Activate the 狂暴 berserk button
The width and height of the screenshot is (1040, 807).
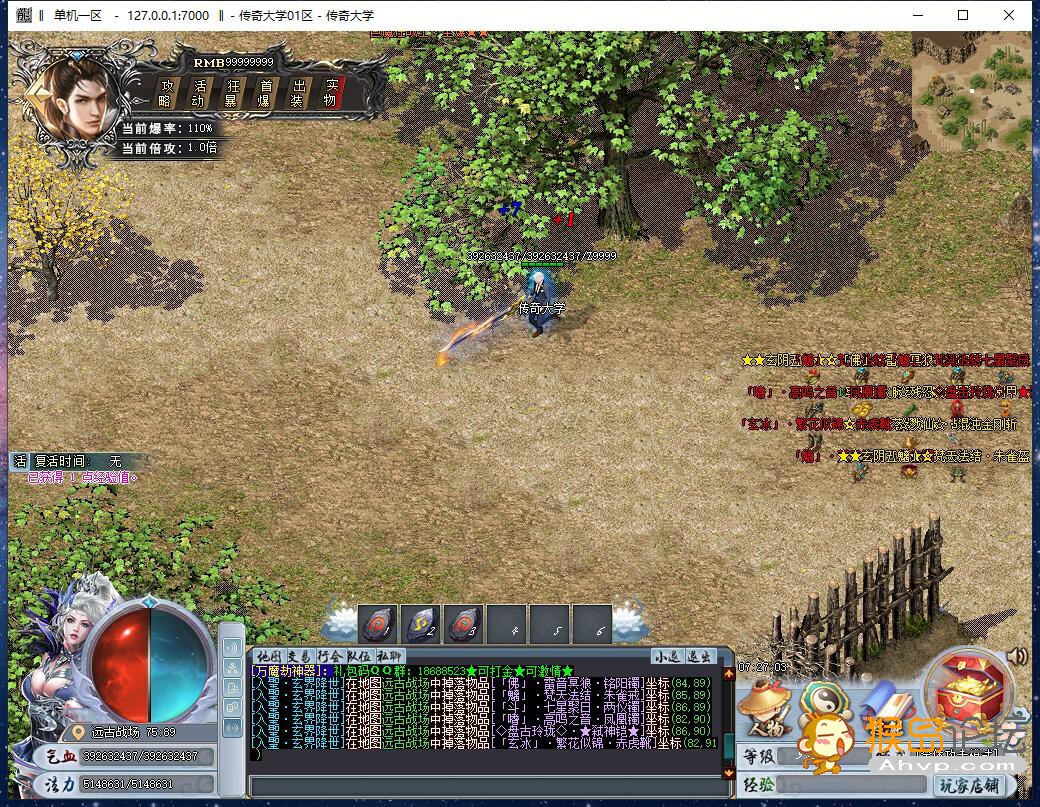(x=232, y=92)
